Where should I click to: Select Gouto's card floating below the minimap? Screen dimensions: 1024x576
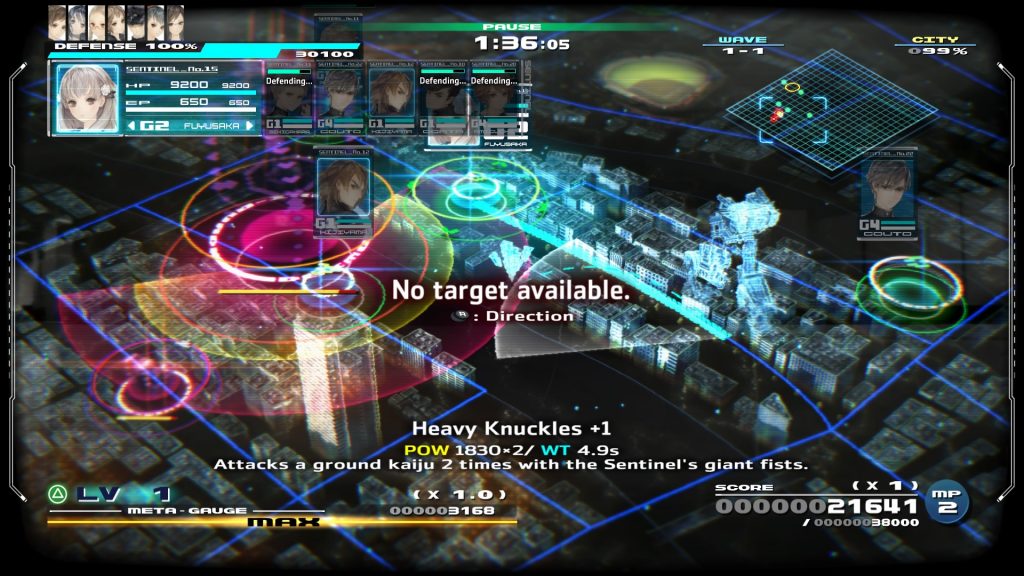point(887,196)
